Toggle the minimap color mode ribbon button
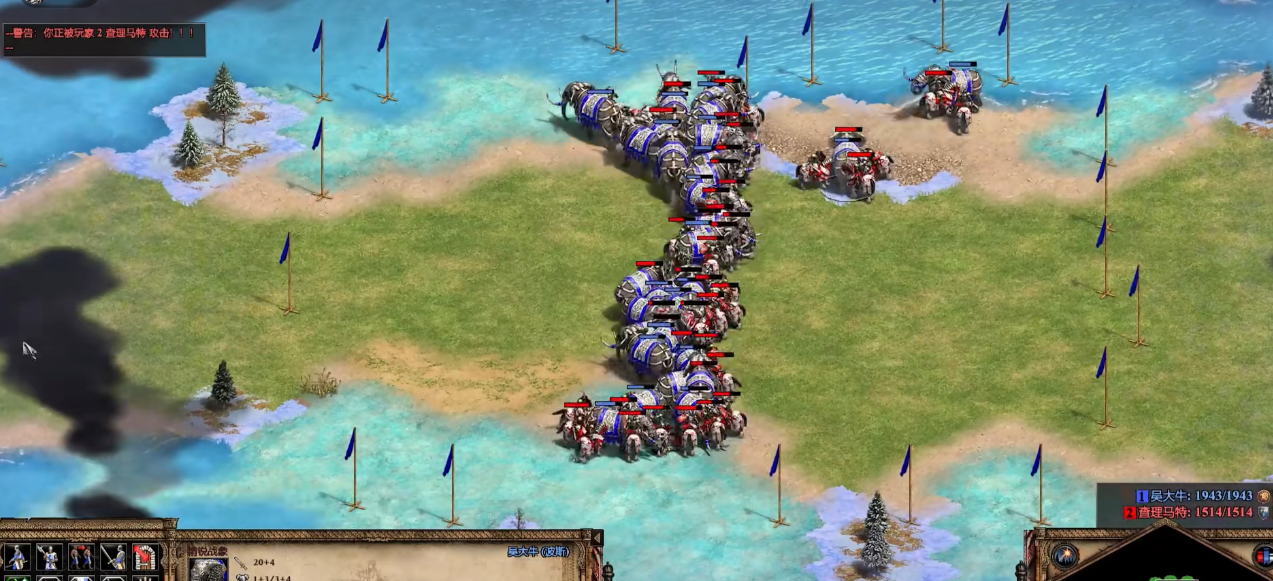Viewport: 1273px width, 581px height. point(1262,556)
